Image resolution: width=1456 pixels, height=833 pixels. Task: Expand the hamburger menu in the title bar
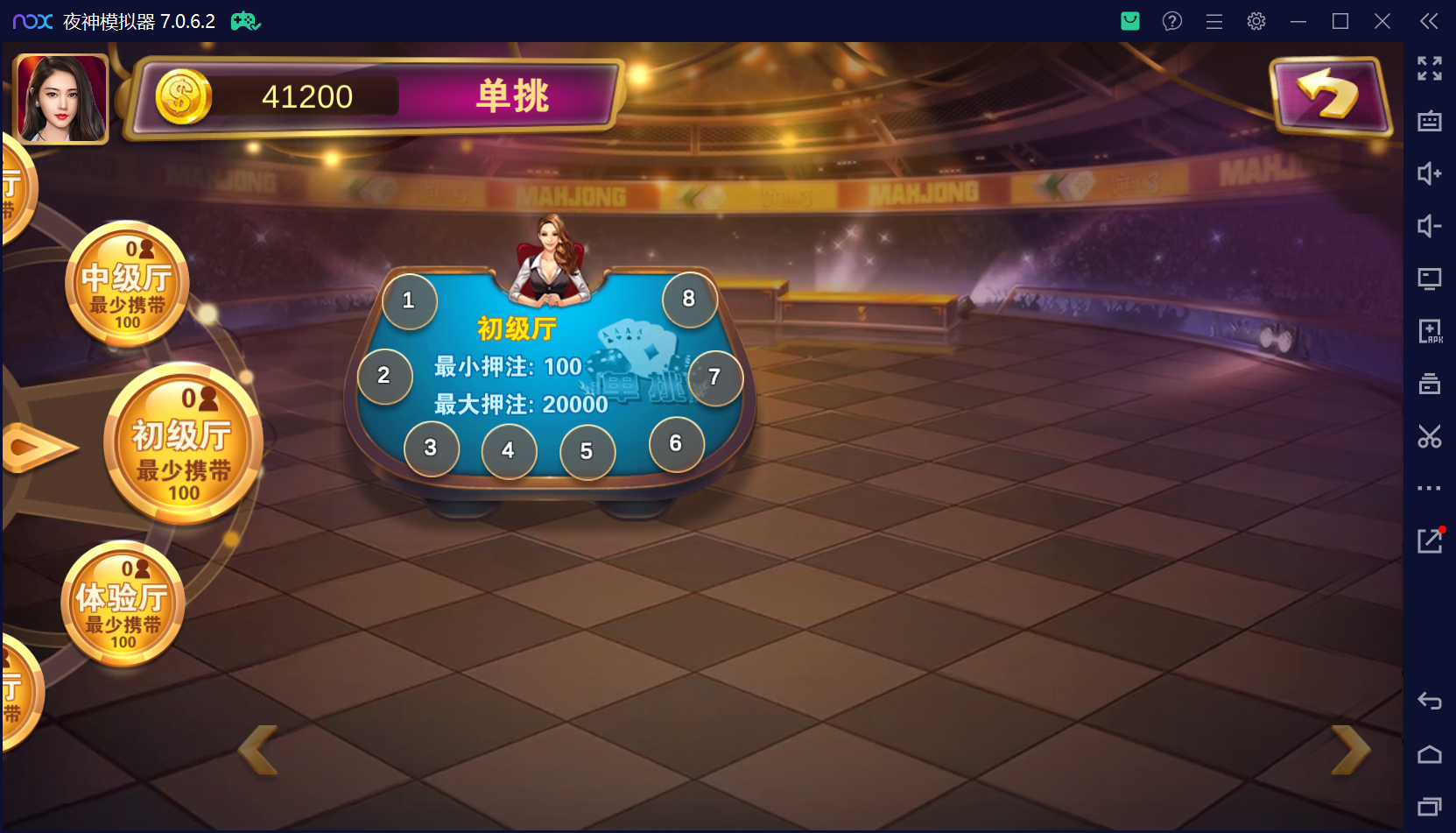click(1214, 21)
